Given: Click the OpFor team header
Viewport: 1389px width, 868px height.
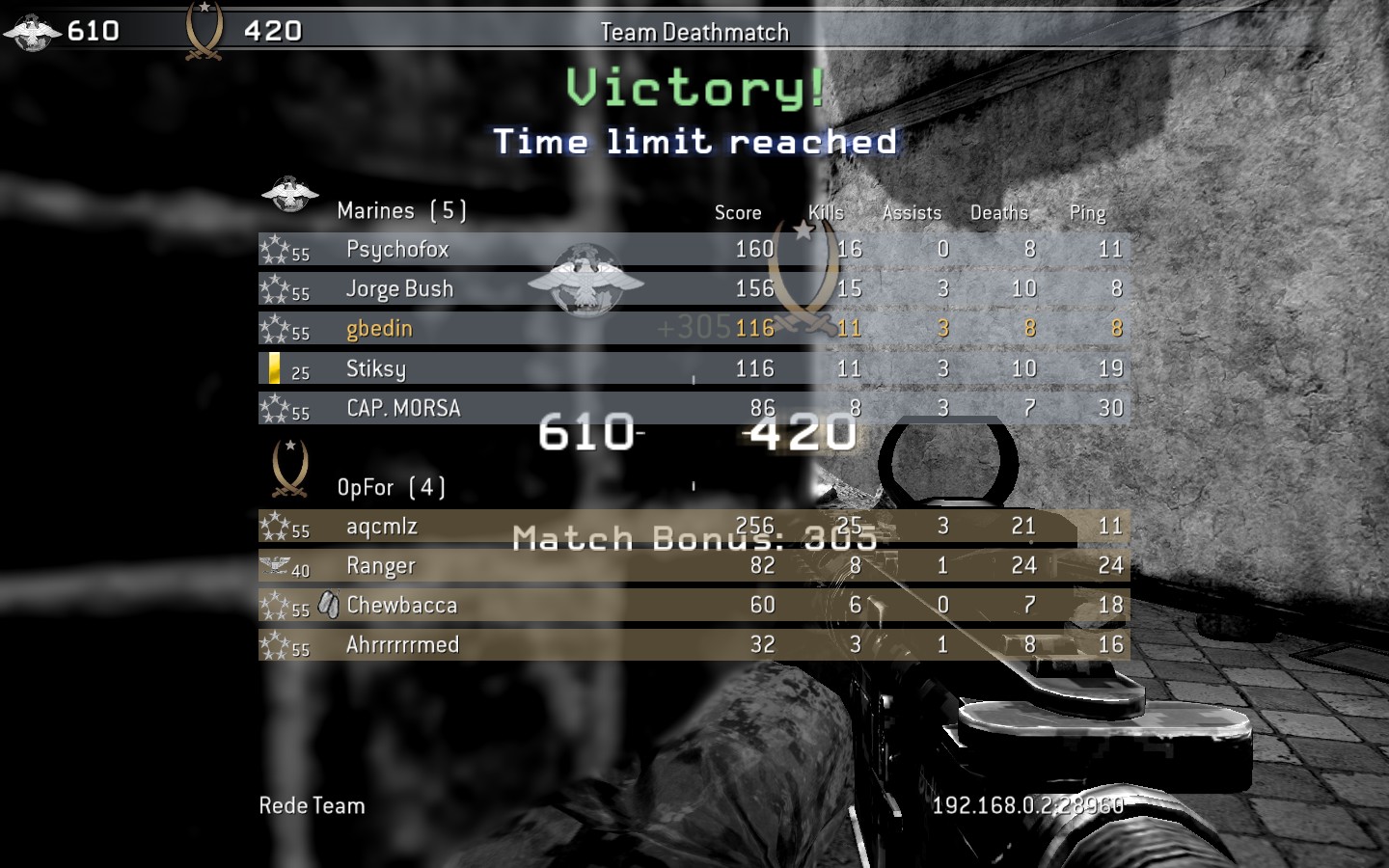Looking at the screenshot, I should (x=391, y=487).
